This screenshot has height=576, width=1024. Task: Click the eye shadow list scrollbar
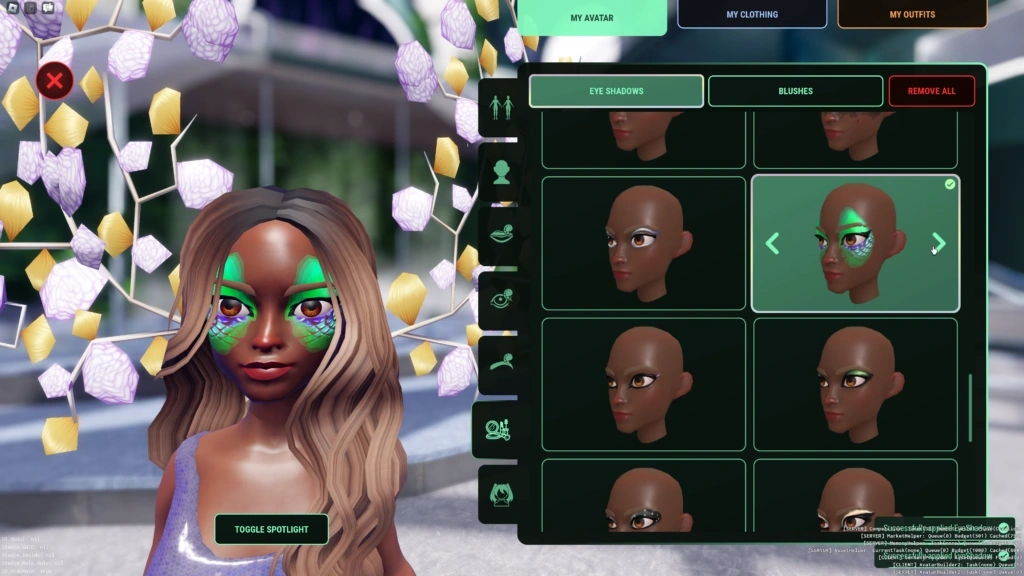point(969,408)
